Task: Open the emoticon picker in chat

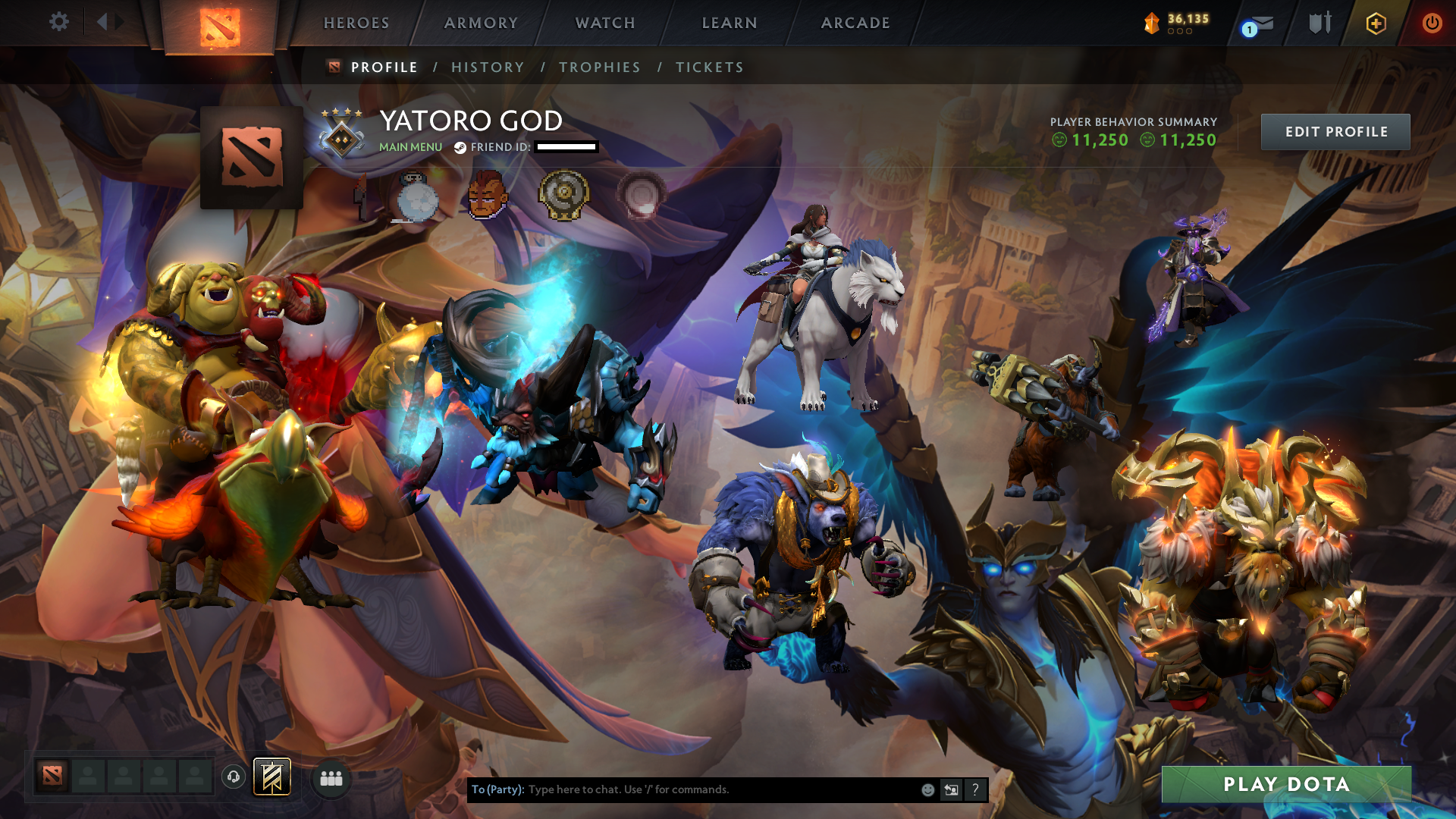Action: [927, 789]
